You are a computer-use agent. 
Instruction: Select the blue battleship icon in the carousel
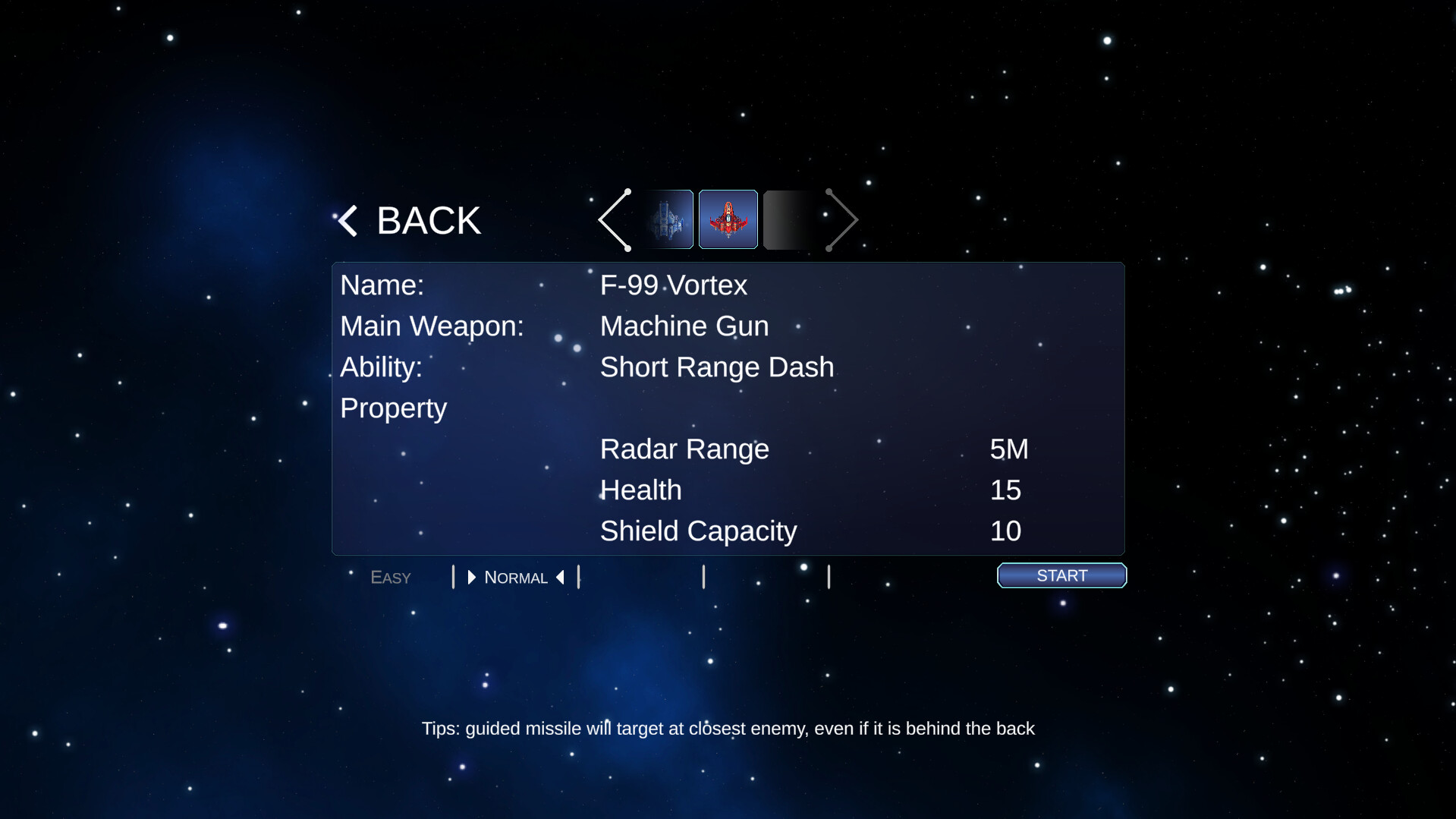(x=668, y=219)
